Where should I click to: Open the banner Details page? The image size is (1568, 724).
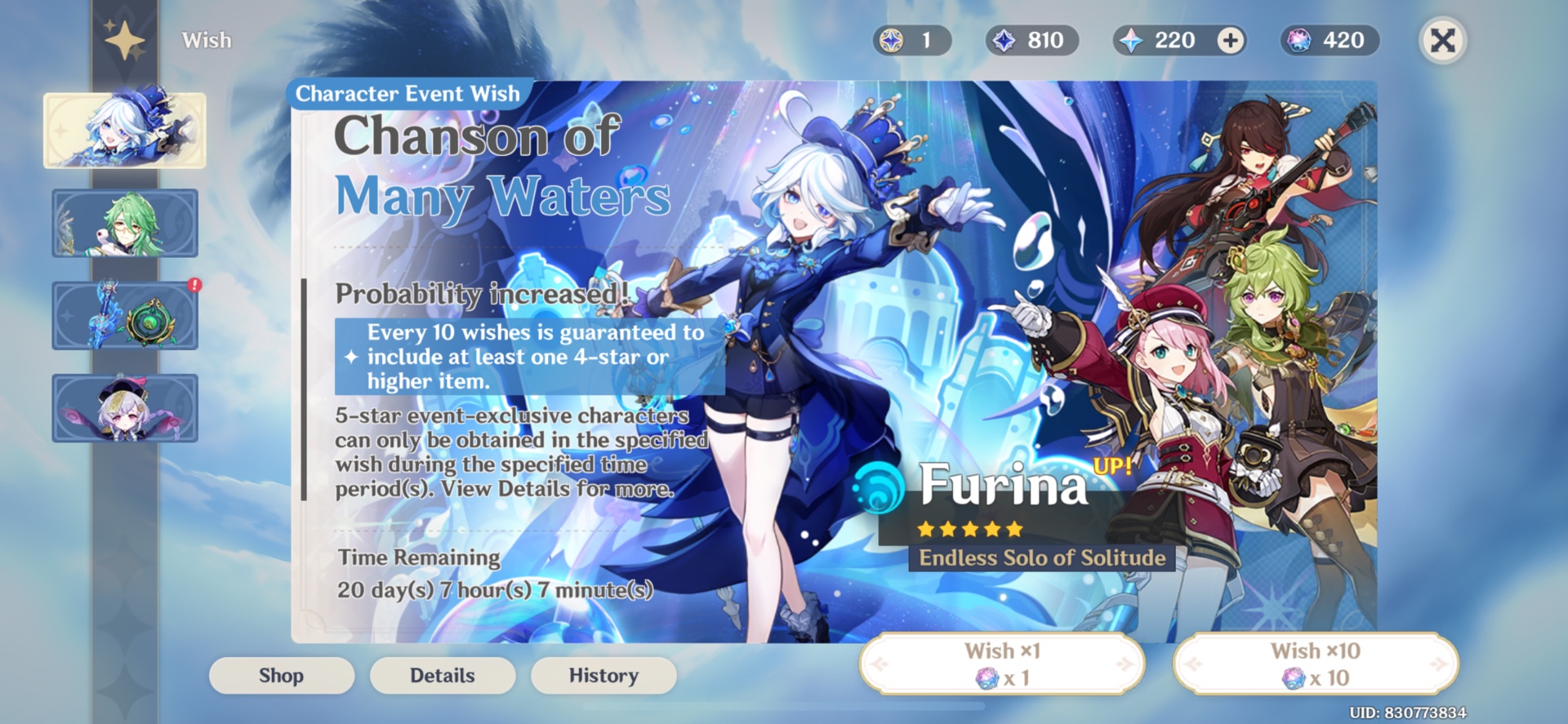[x=442, y=675]
